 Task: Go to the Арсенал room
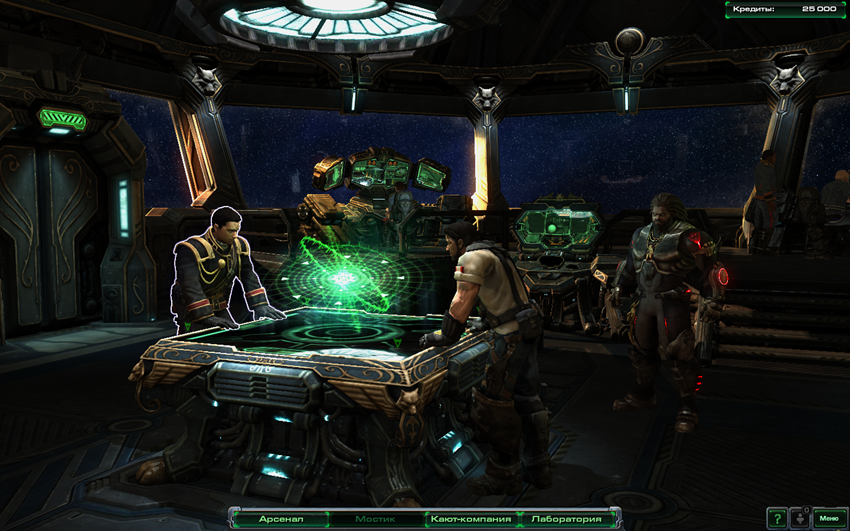click(x=281, y=519)
